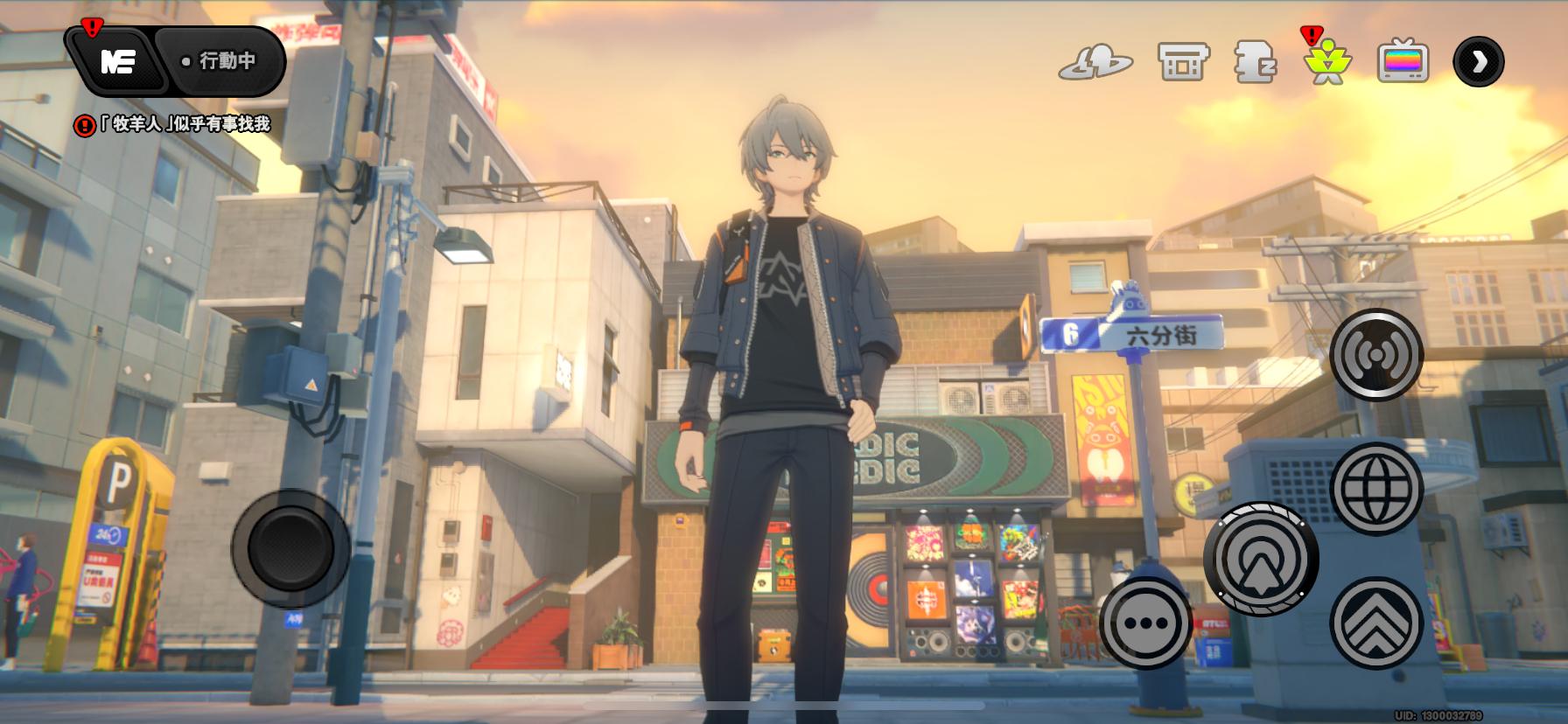
Task: Tap the signal broadcast round button
Action: point(1376,354)
